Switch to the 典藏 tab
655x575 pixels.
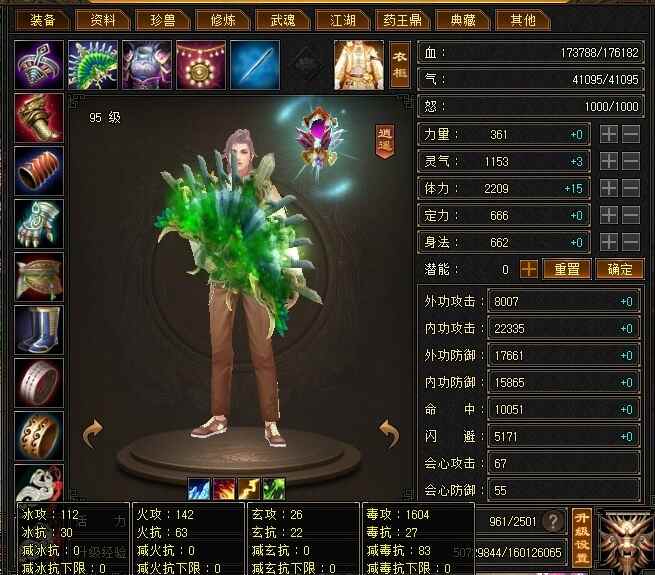[x=463, y=19]
